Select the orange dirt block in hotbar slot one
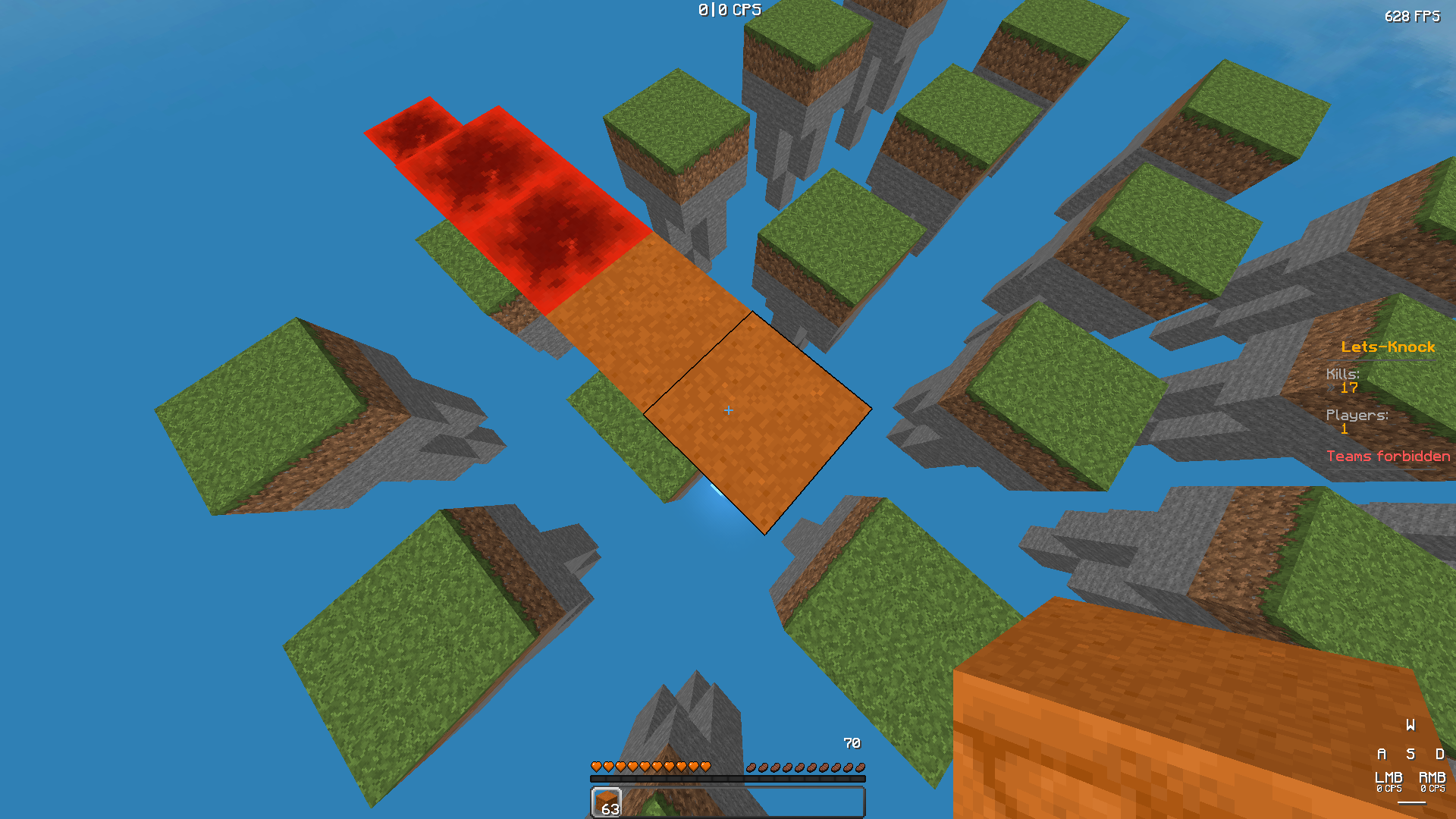1456x819 pixels. click(x=605, y=802)
